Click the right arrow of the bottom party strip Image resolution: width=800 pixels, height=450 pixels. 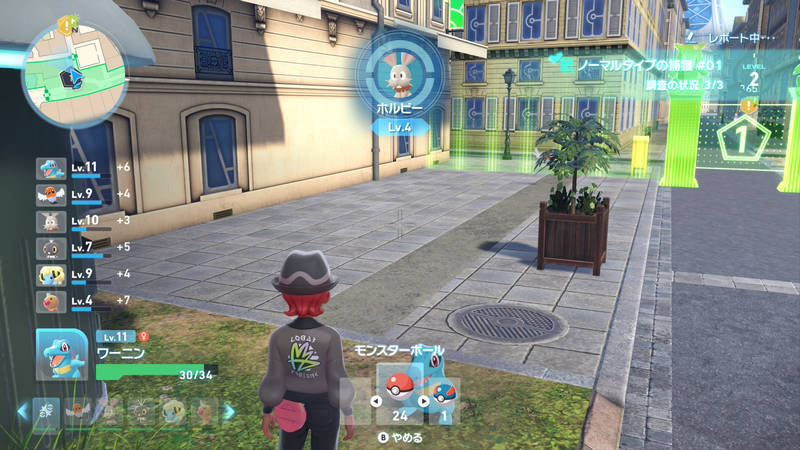coord(229,411)
